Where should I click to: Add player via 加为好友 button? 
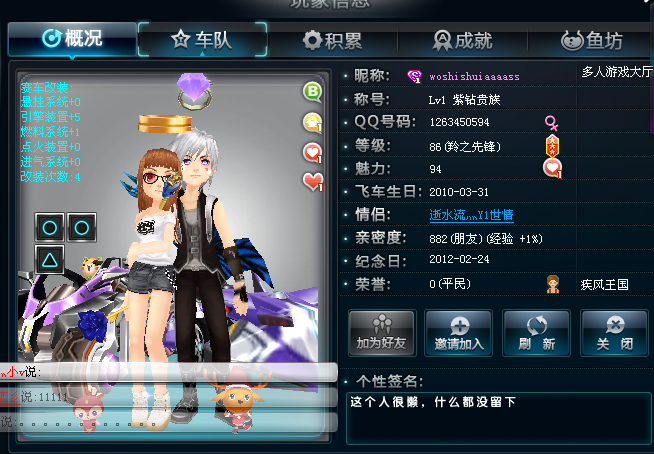pos(380,332)
